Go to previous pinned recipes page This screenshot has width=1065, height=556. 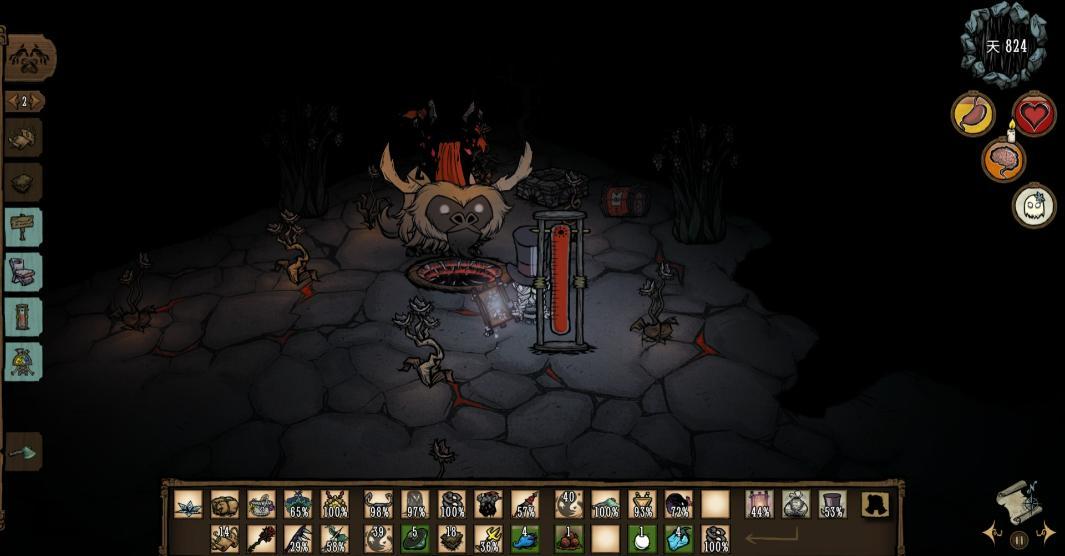click(11, 101)
